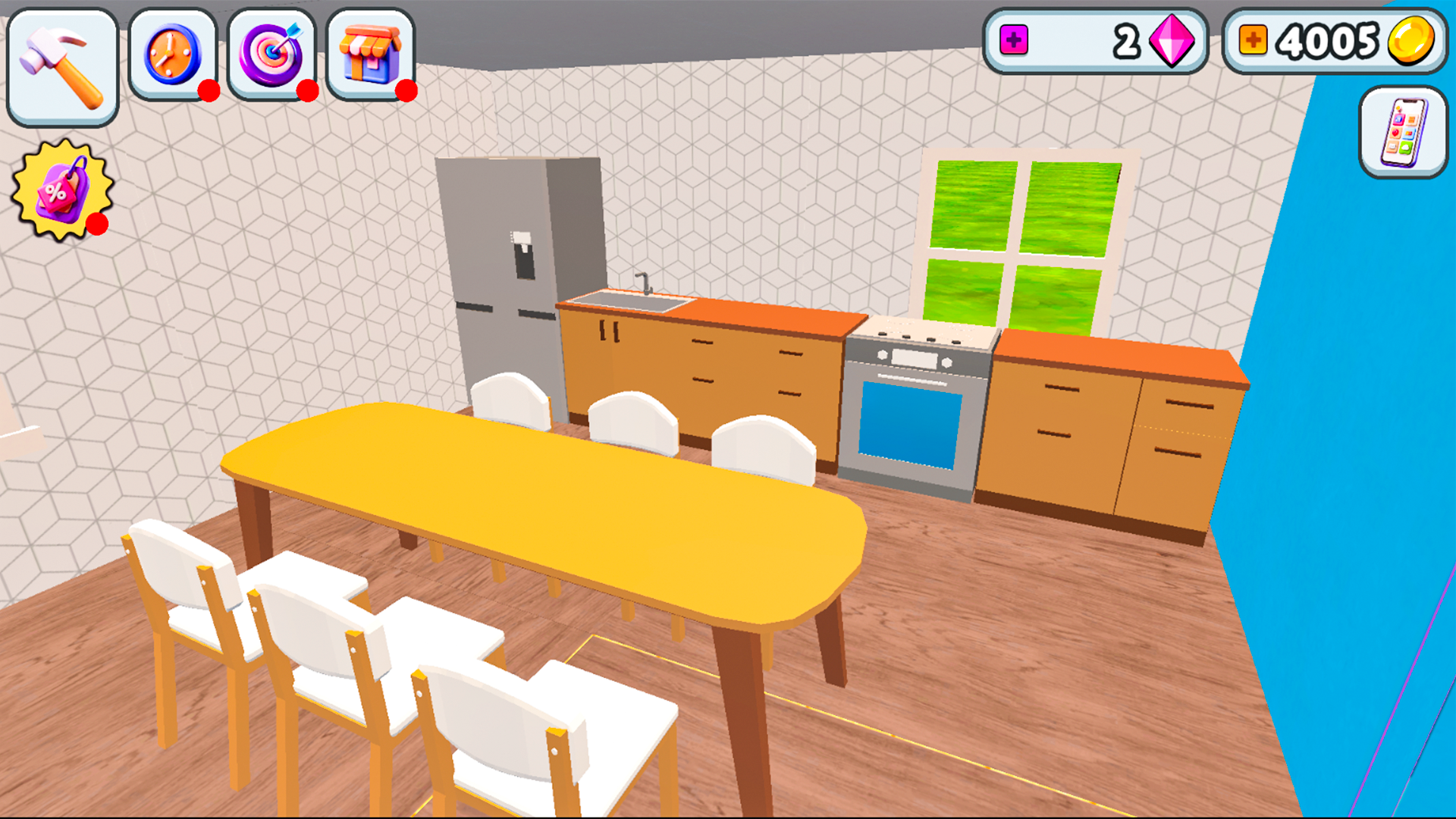Open the in-game shop icon

pyautogui.click(x=370, y=53)
